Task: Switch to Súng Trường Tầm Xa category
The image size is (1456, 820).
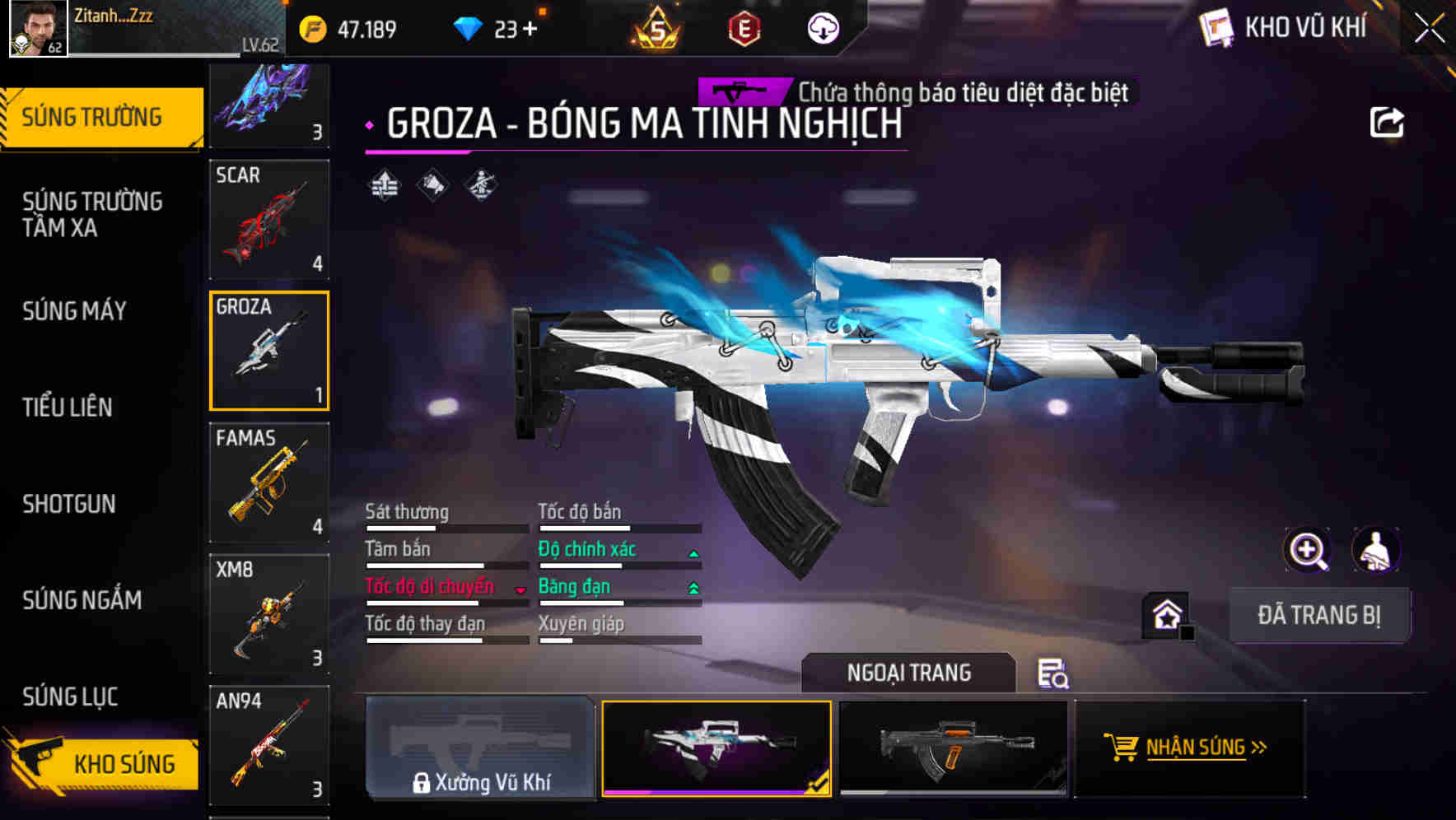Action: click(92, 214)
